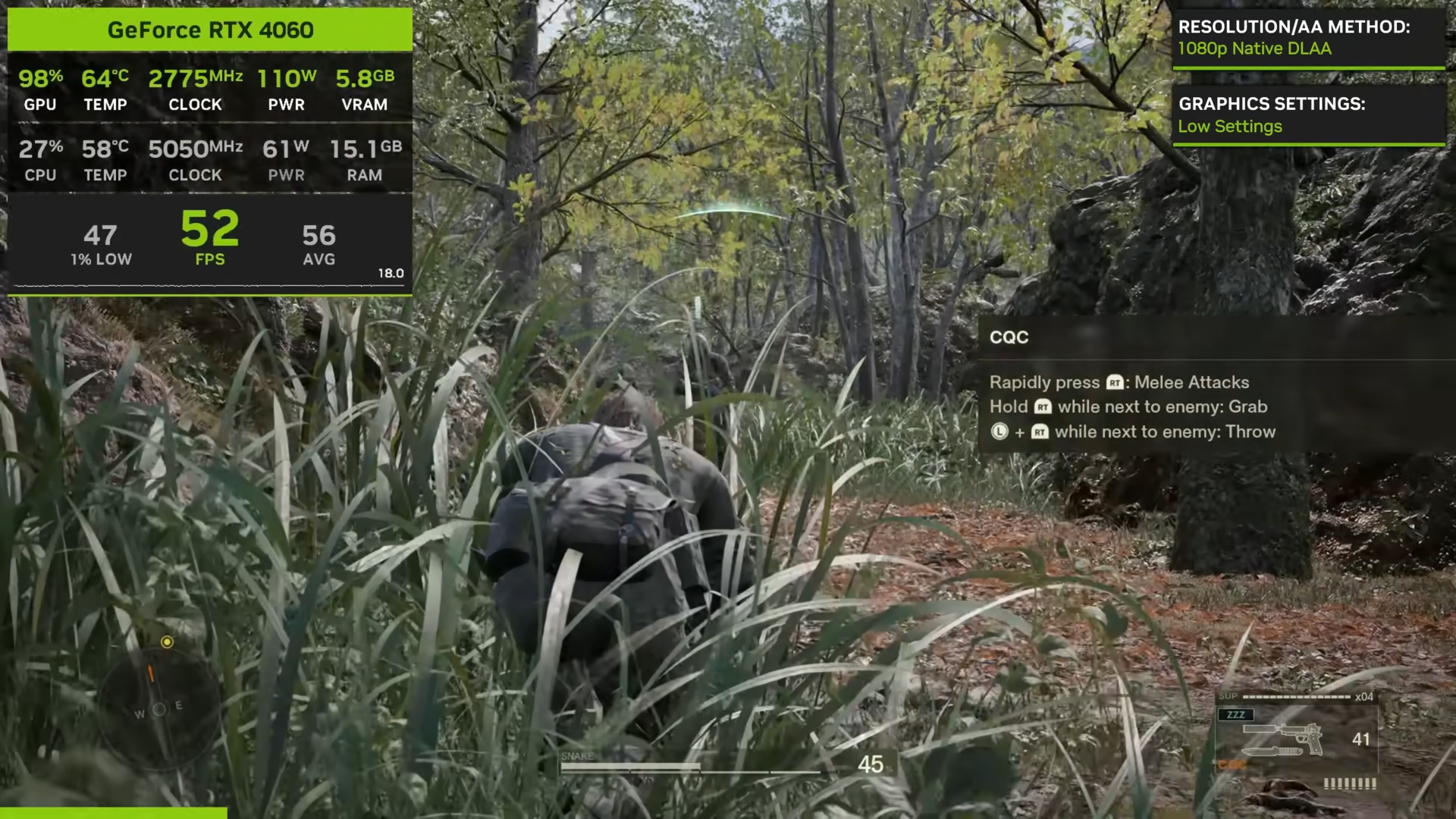Click the compass in the corner
1456x819 pixels.
(159, 709)
